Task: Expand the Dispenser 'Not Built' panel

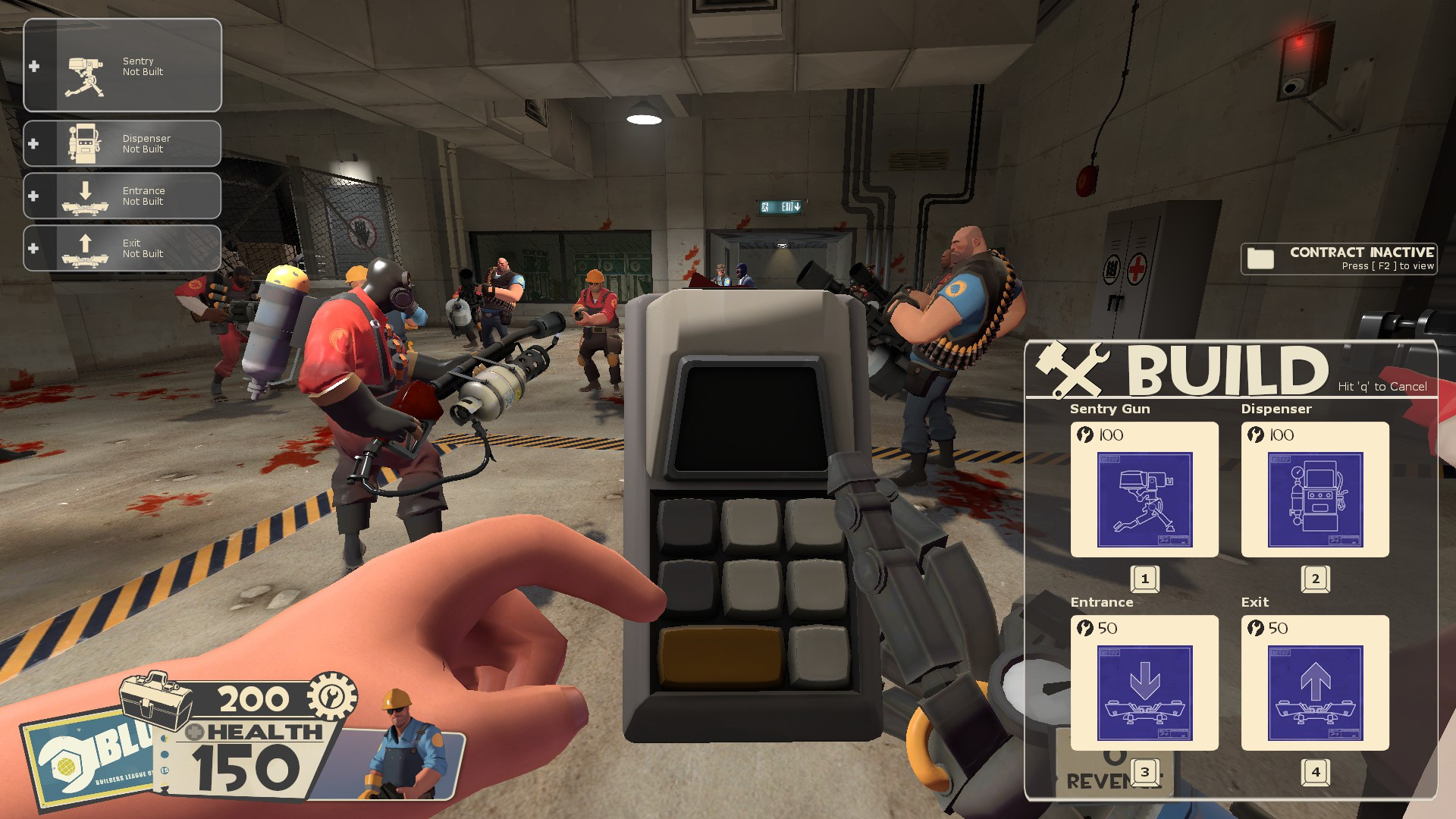Action: (122, 143)
